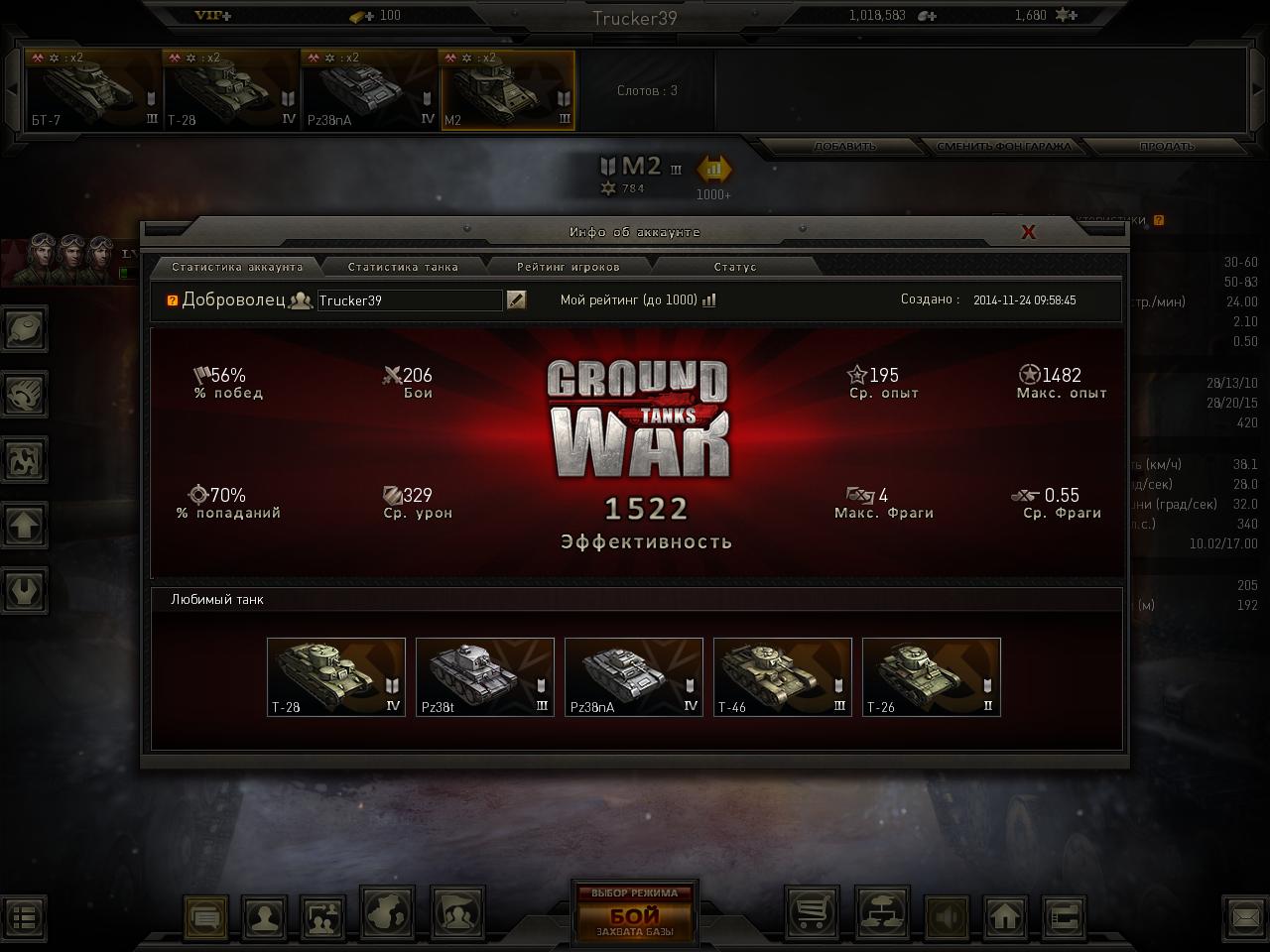Switch to the Статистика танка tab
This screenshot has height=952, width=1270.
click(403, 267)
